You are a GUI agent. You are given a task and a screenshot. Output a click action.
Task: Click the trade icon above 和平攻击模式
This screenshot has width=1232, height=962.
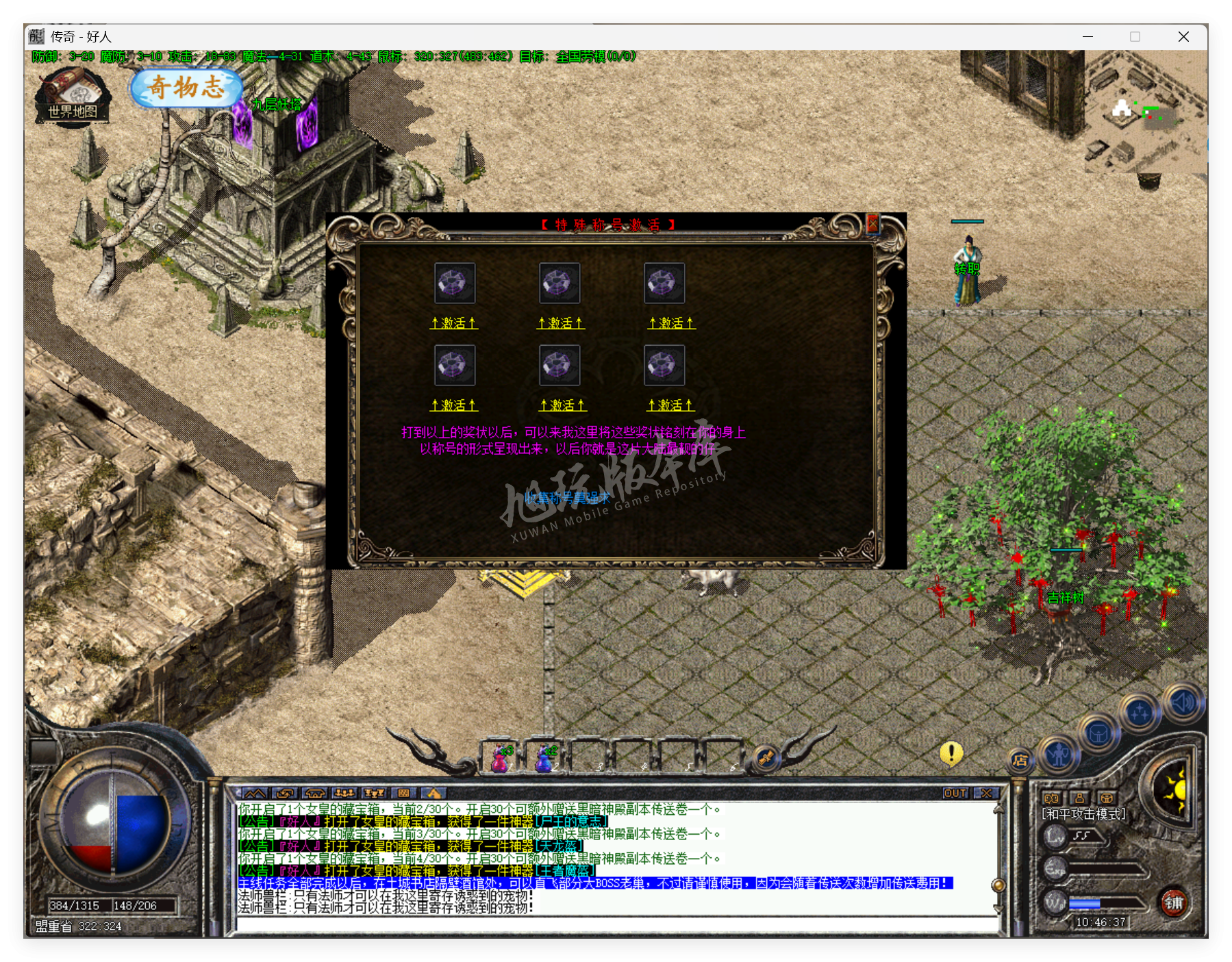[x=1053, y=798]
